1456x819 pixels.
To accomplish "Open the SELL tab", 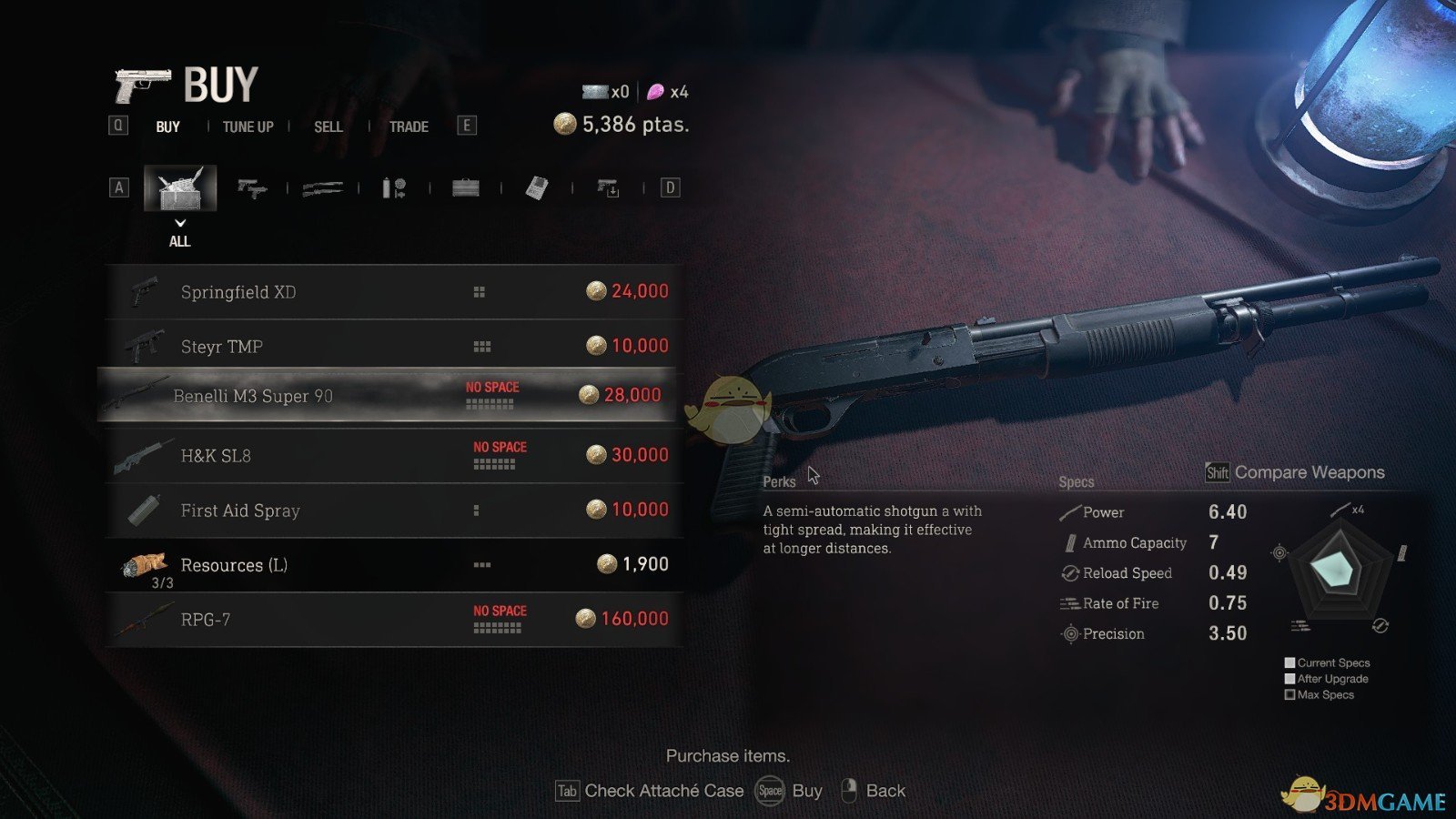I will point(329,126).
